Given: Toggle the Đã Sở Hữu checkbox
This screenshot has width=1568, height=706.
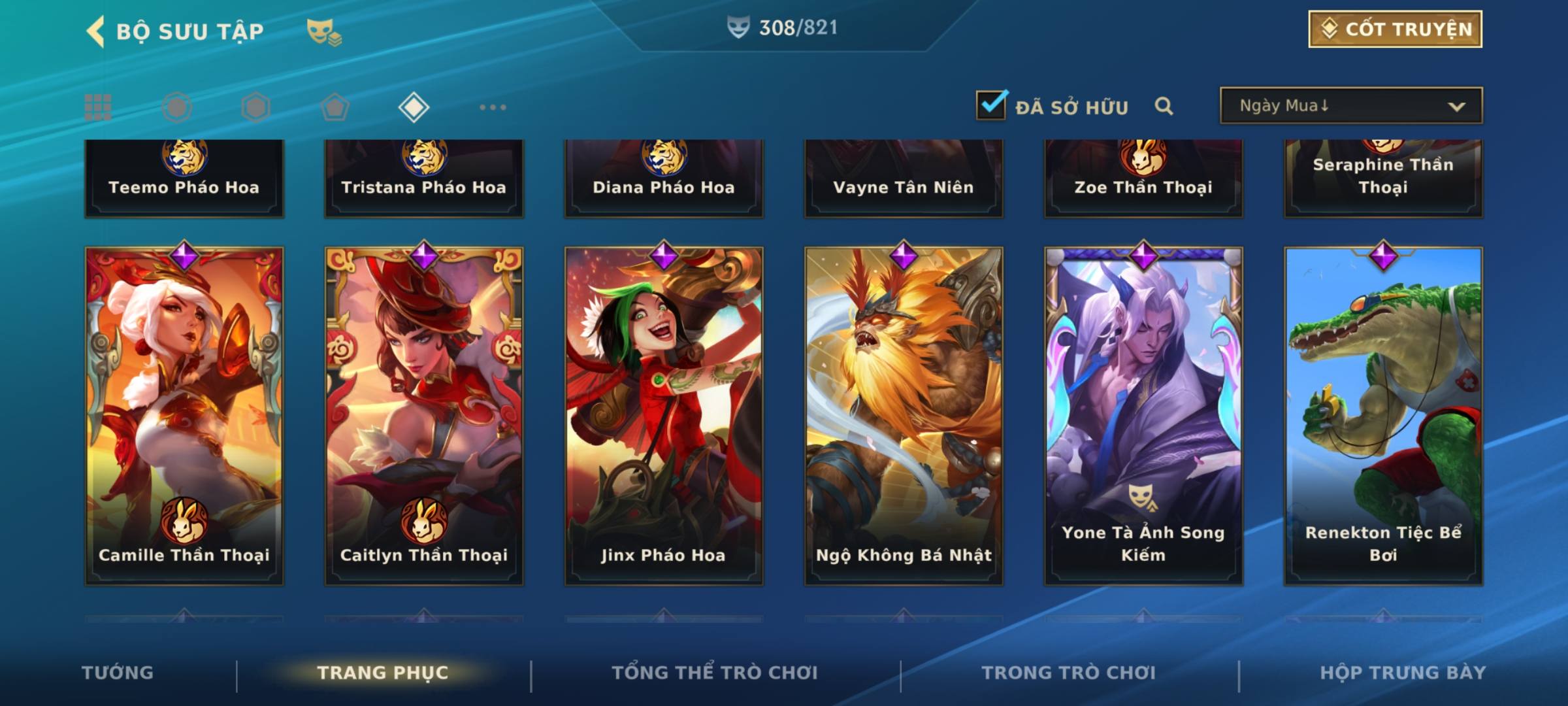Looking at the screenshot, I should 991,105.
